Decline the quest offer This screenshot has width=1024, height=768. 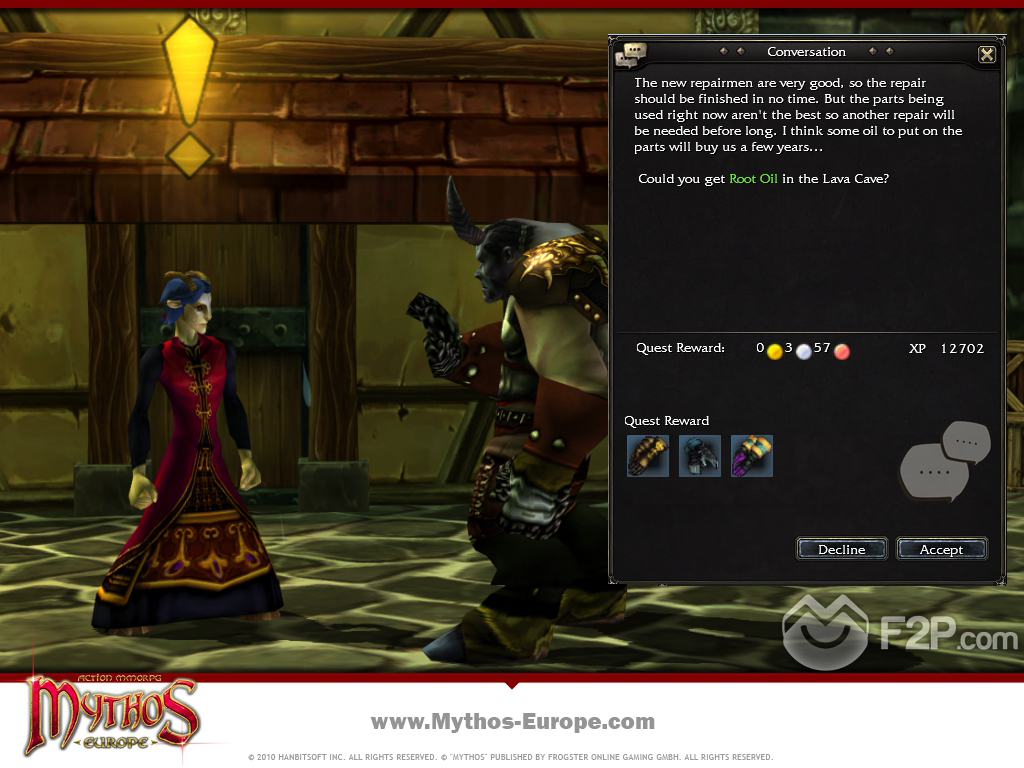[841, 549]
